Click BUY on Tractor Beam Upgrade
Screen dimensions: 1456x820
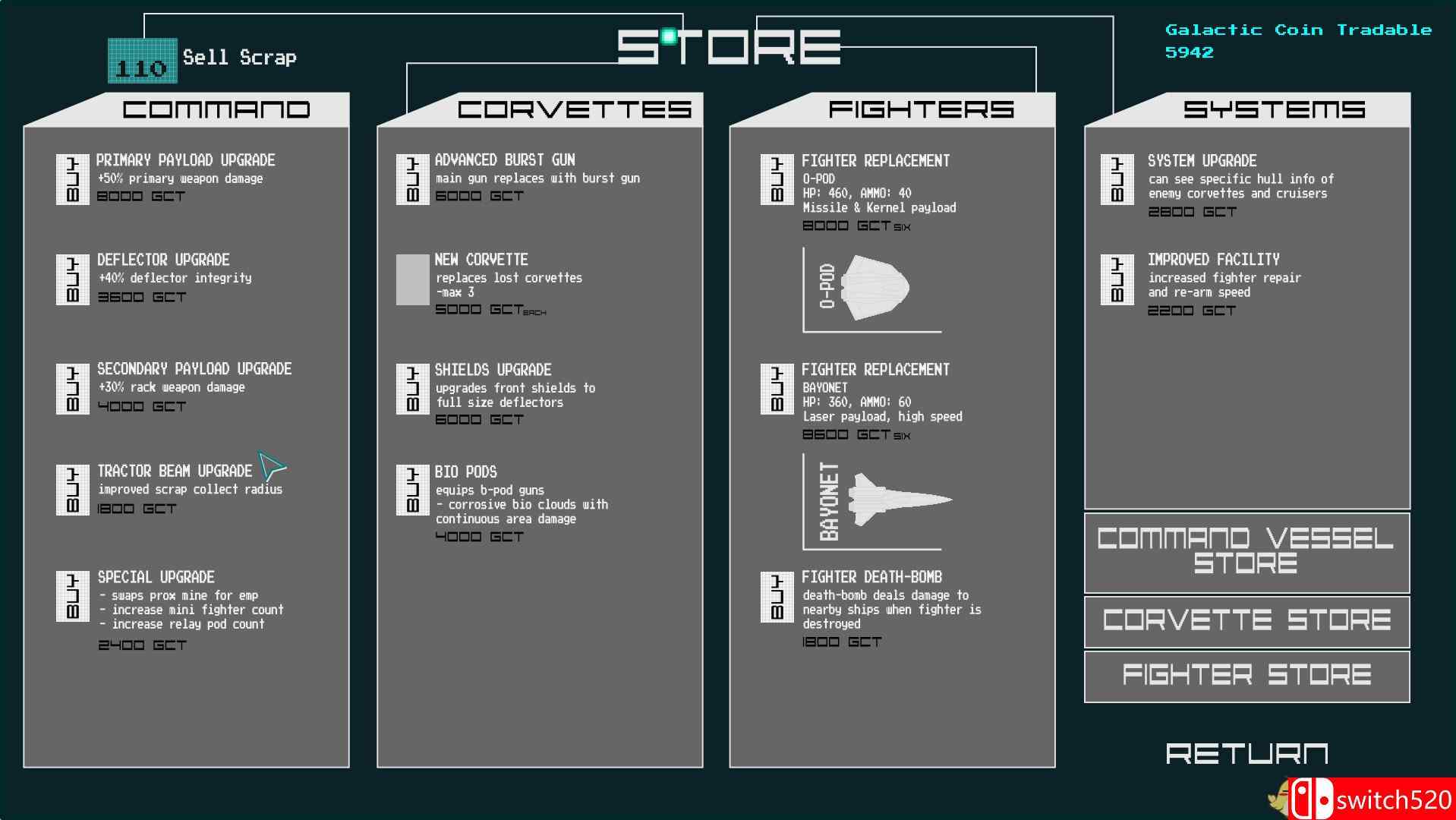[x=72, y=490]
